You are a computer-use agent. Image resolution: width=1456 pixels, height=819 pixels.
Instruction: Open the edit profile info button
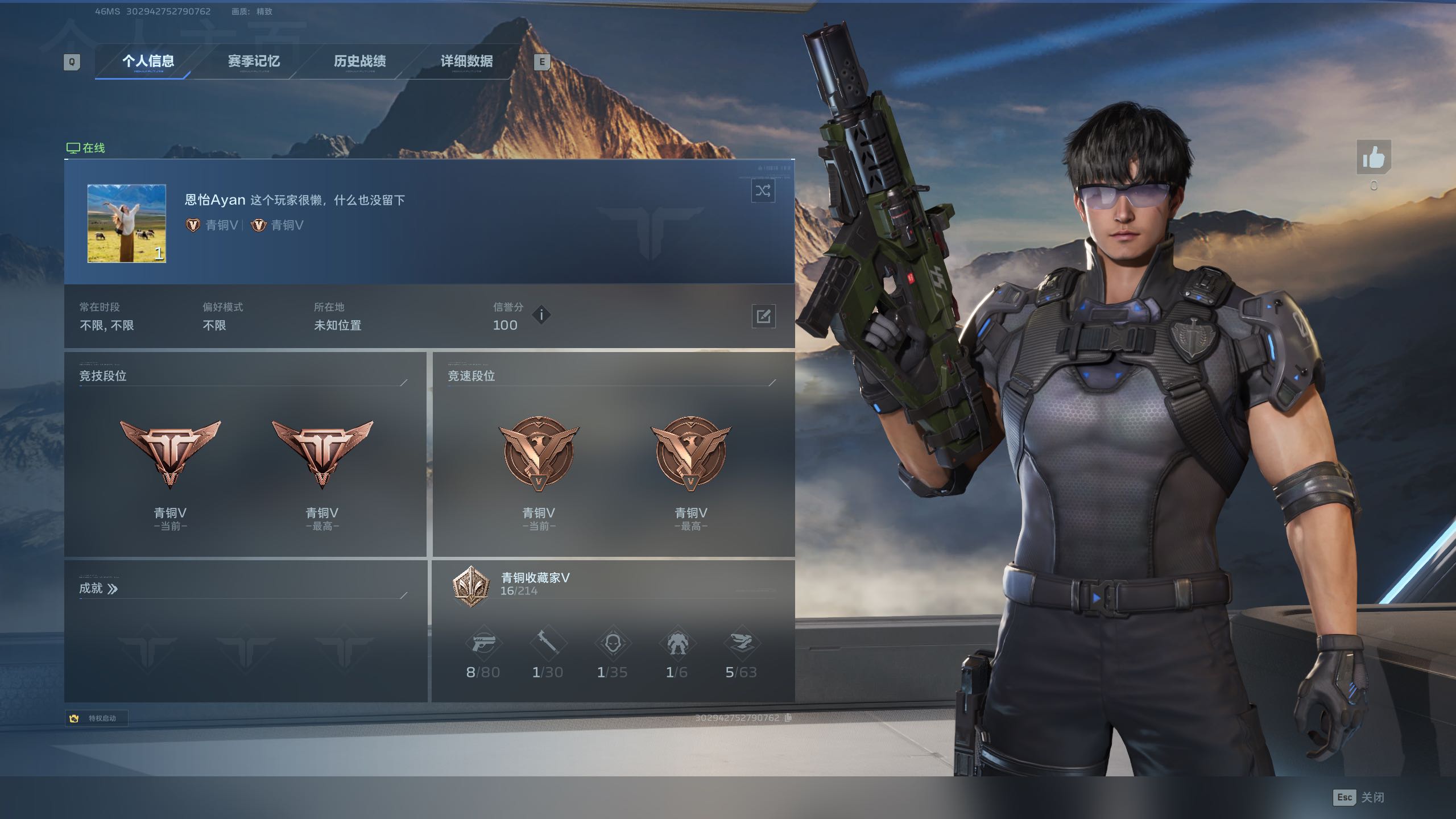(x=763, y=316)
